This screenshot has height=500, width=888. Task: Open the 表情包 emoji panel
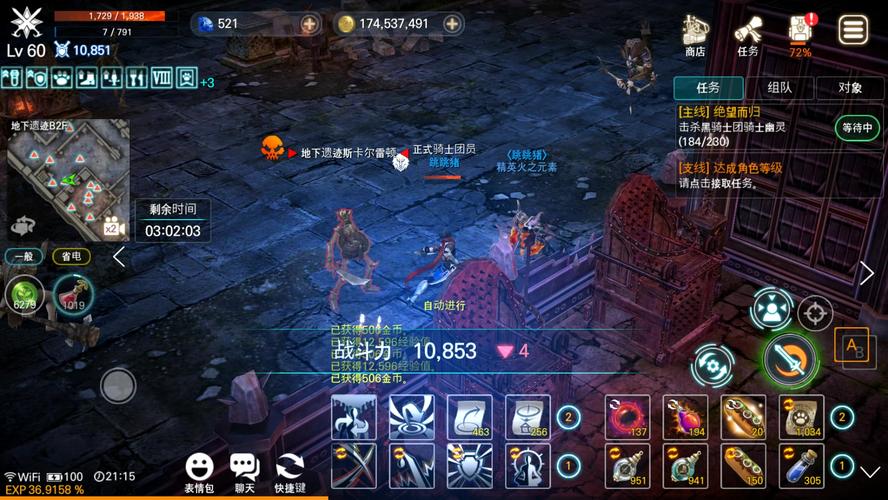[x=199, y=472]
